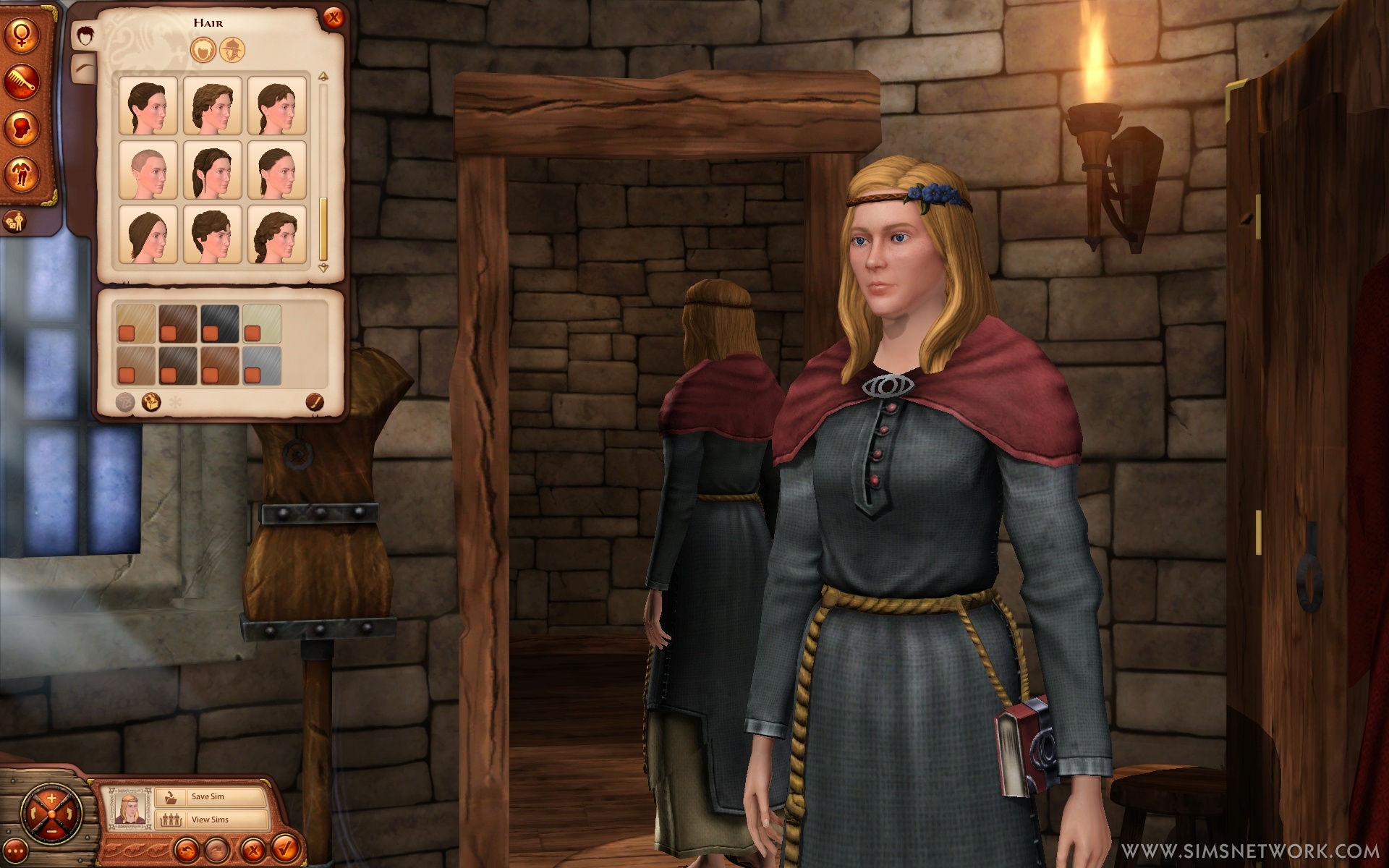Click the dice randomize Sim button
The width and height of the screenshot is (1389, 868).
tap(14, 221)
